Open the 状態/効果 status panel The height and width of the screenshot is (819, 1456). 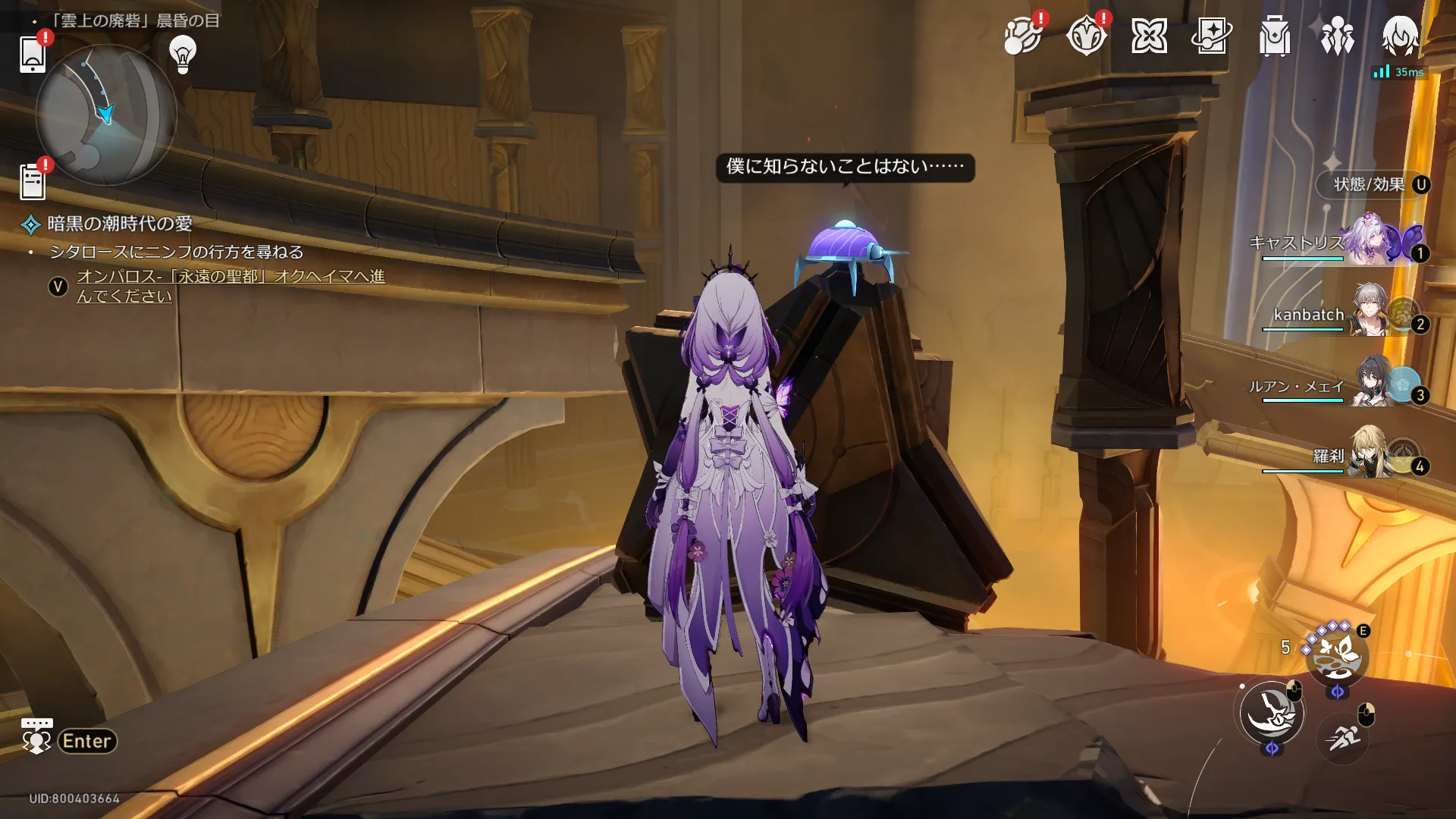(x=1370, y=184)
